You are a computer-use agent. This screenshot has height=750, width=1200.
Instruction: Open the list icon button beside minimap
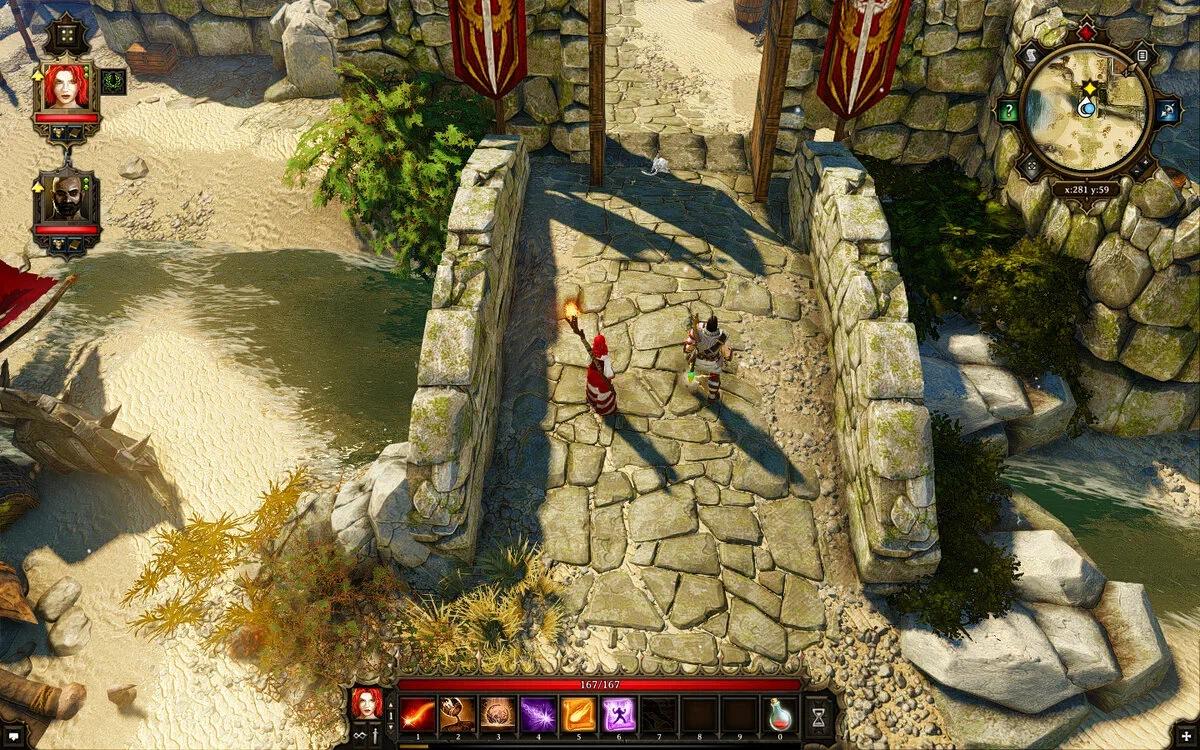click(x=1142, y=55)
